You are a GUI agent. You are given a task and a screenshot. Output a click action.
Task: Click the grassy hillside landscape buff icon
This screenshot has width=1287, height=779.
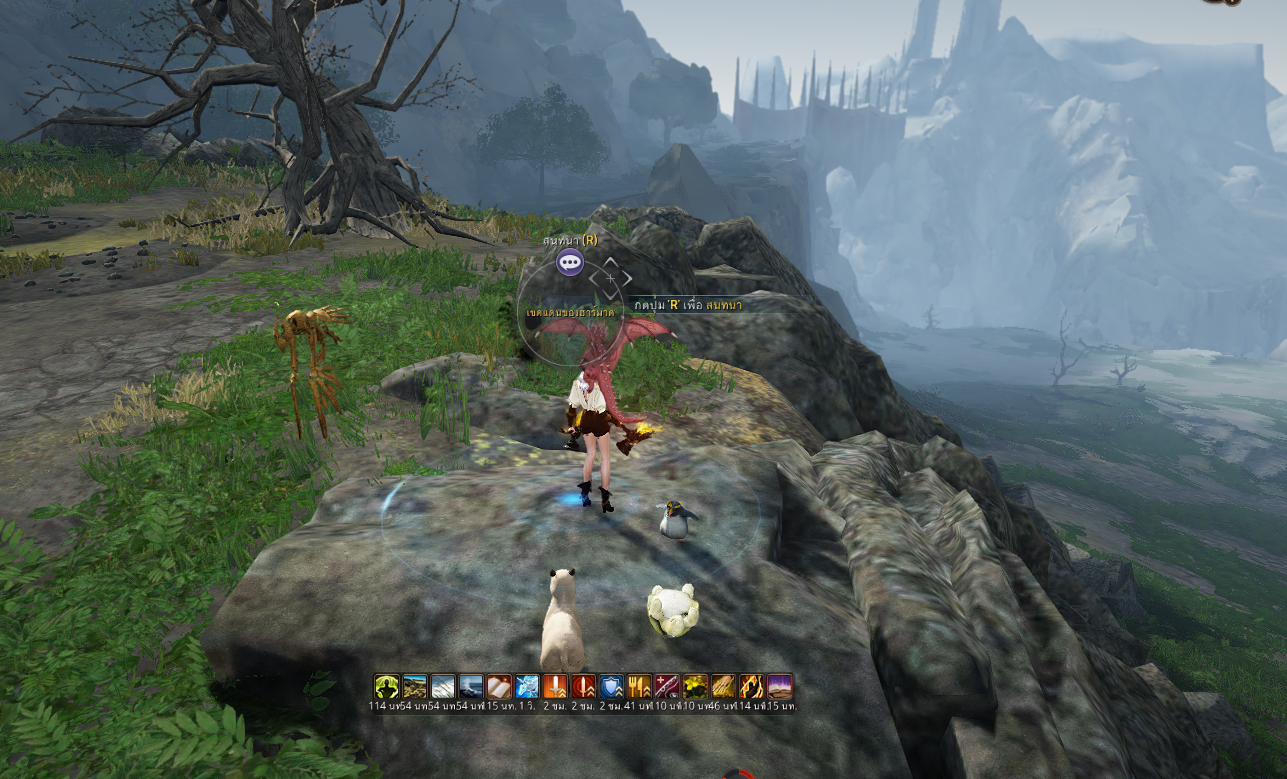[414, 686]
